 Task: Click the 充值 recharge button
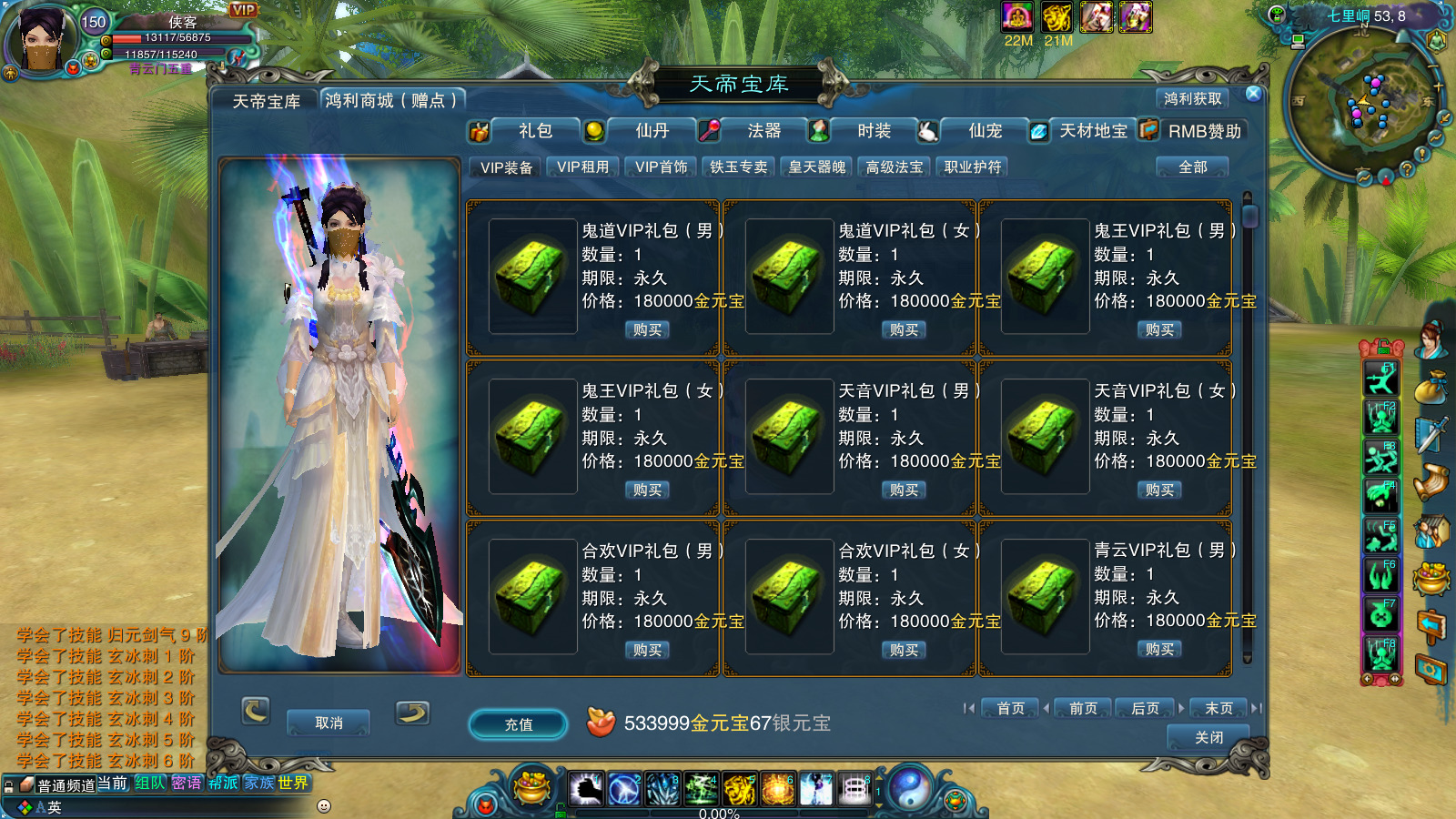pyautogui.click(x=519, y=724)
